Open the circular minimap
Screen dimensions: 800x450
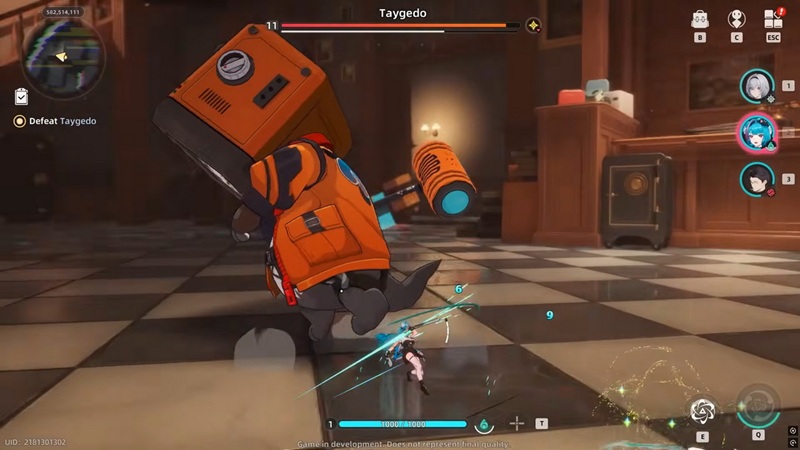pos(62,56)
